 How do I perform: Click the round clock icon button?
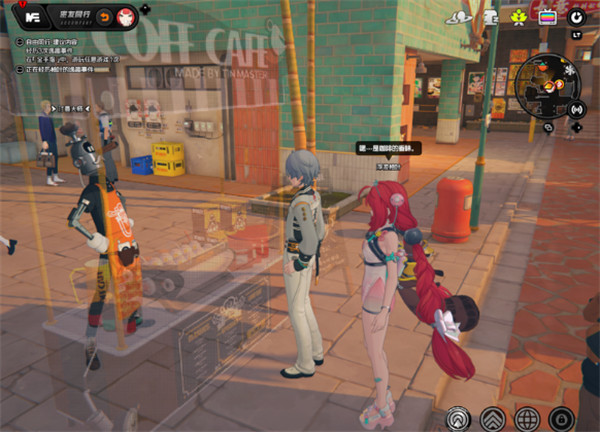click(576, 16)
